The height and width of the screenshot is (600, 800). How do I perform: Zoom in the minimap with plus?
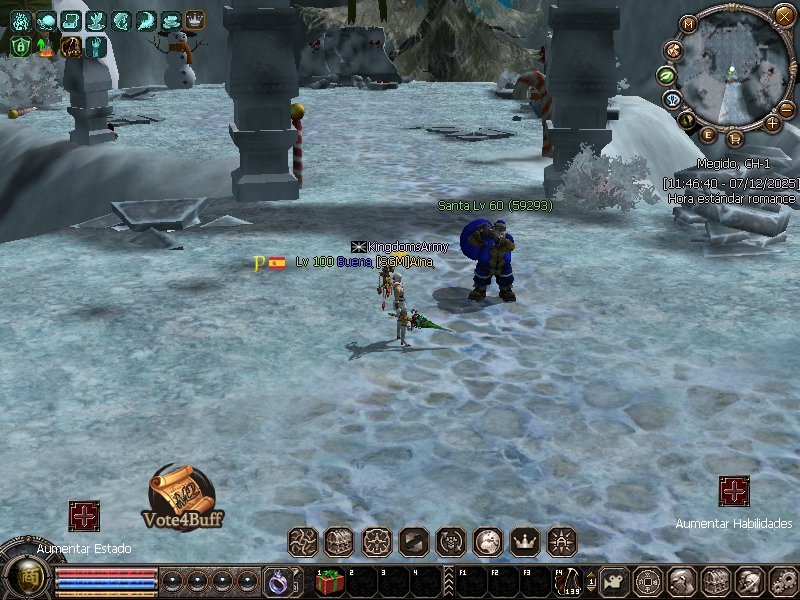pos(772,123)
